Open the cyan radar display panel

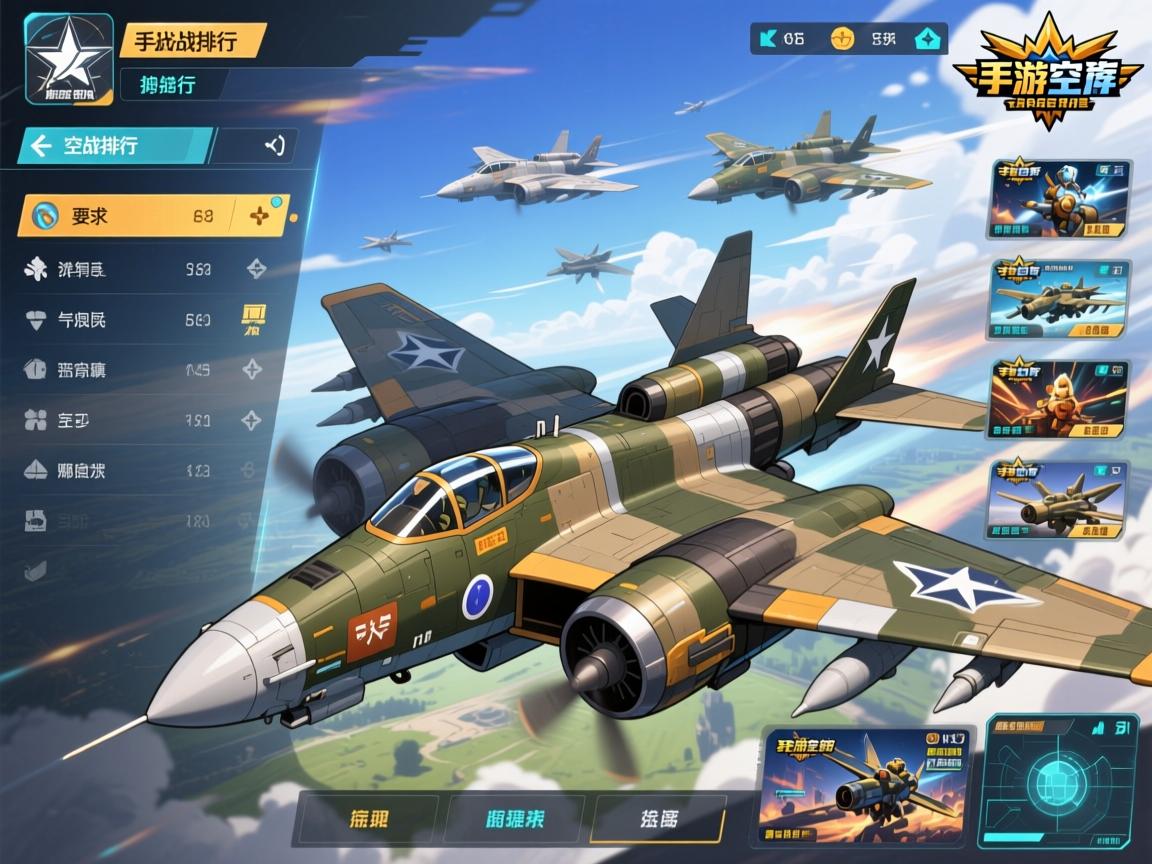click(1061, 780)
